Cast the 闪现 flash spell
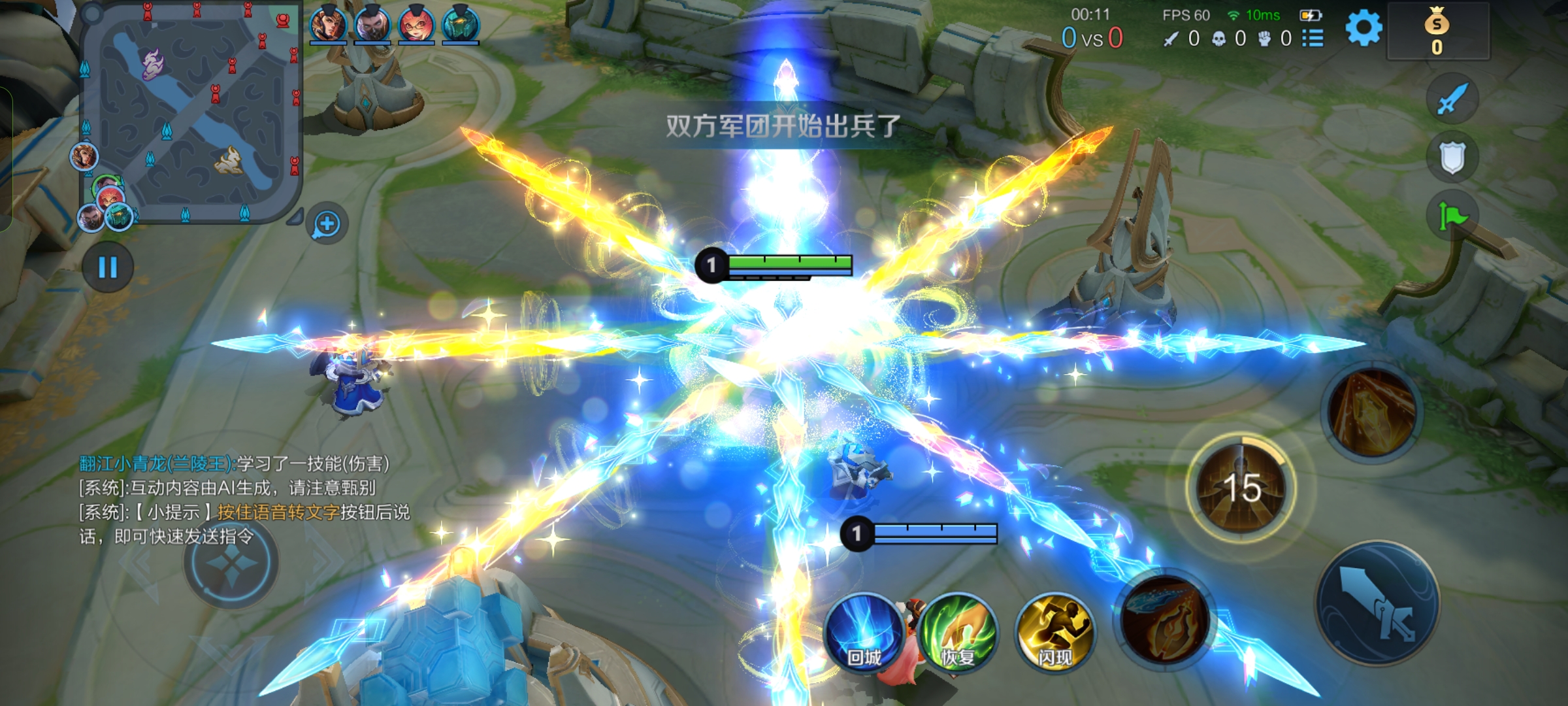The image size is (1568, 706). point(1054,632)
